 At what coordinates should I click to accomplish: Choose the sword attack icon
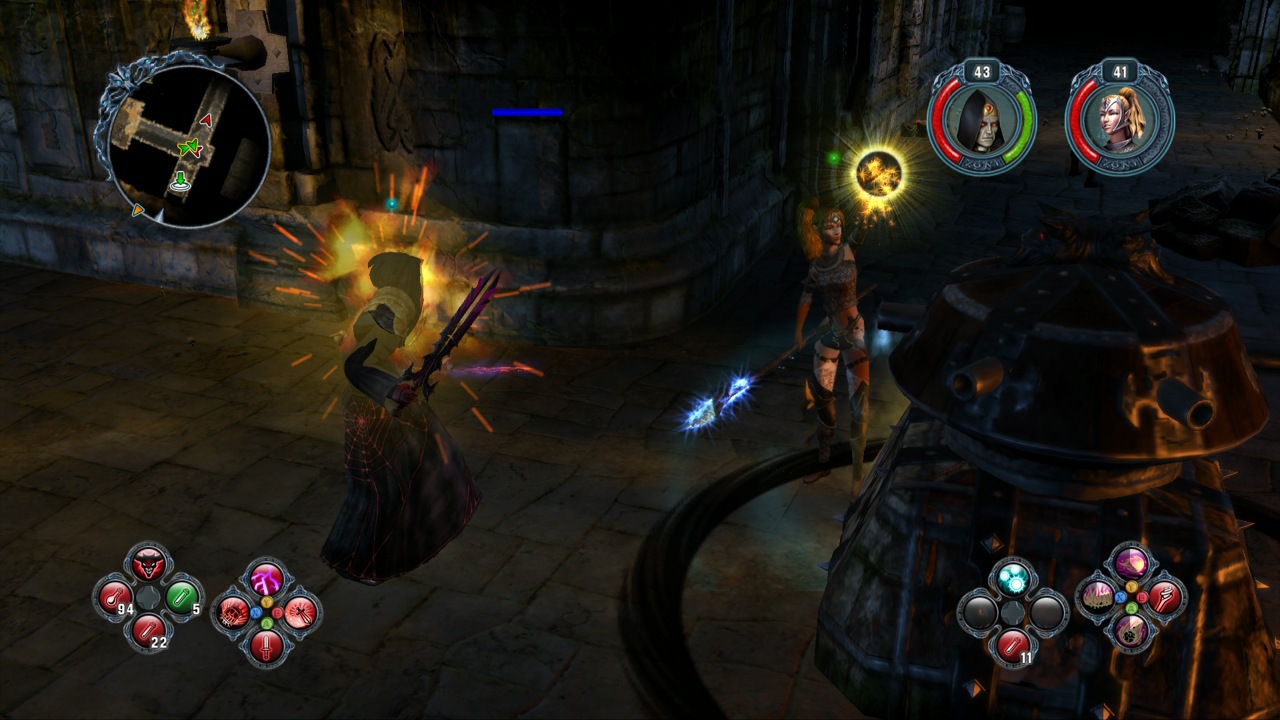point(266,646)
